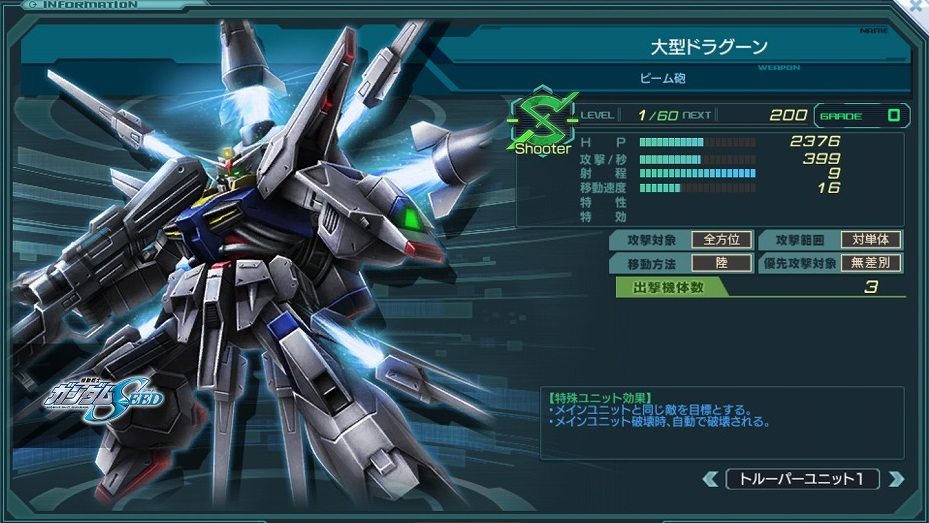Go to the next unit with right arrow

click(895, 479)
